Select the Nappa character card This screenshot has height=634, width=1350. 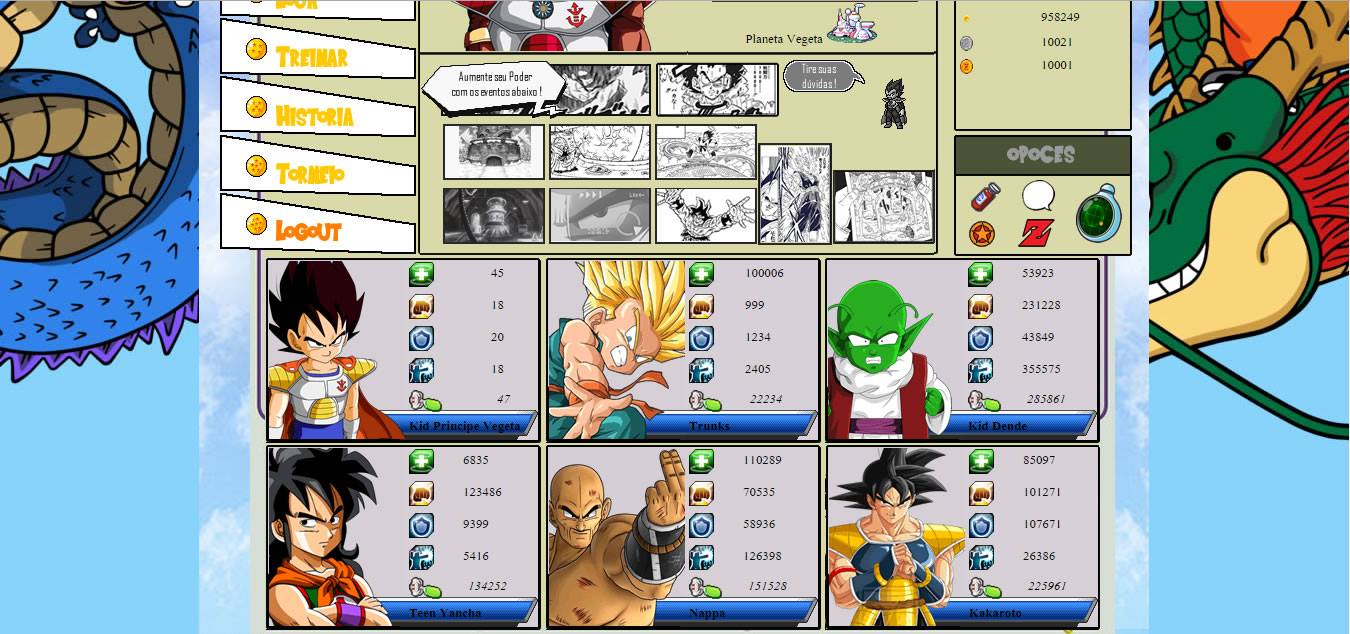(x=683, y=537)
